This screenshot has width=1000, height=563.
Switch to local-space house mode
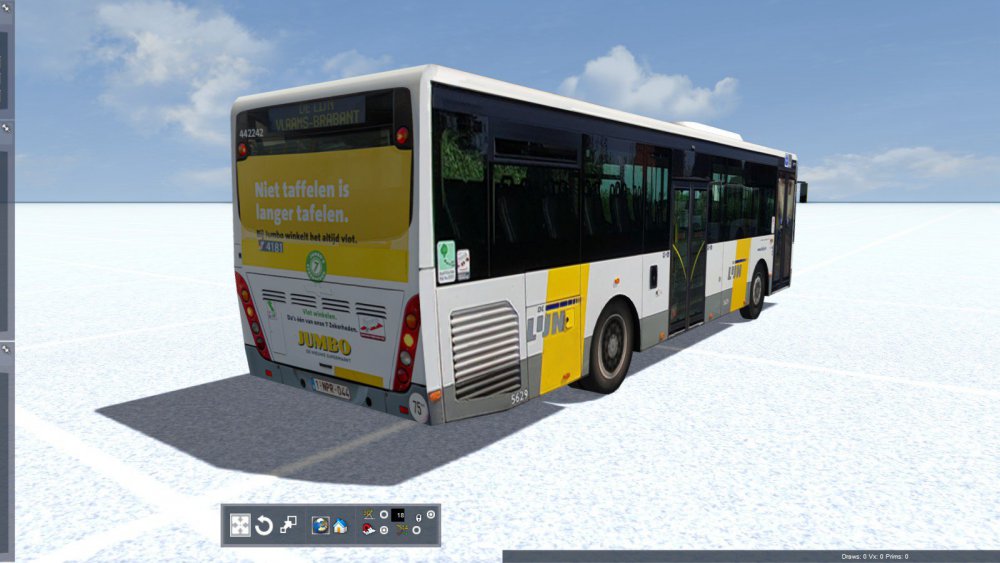click(340, 525)
